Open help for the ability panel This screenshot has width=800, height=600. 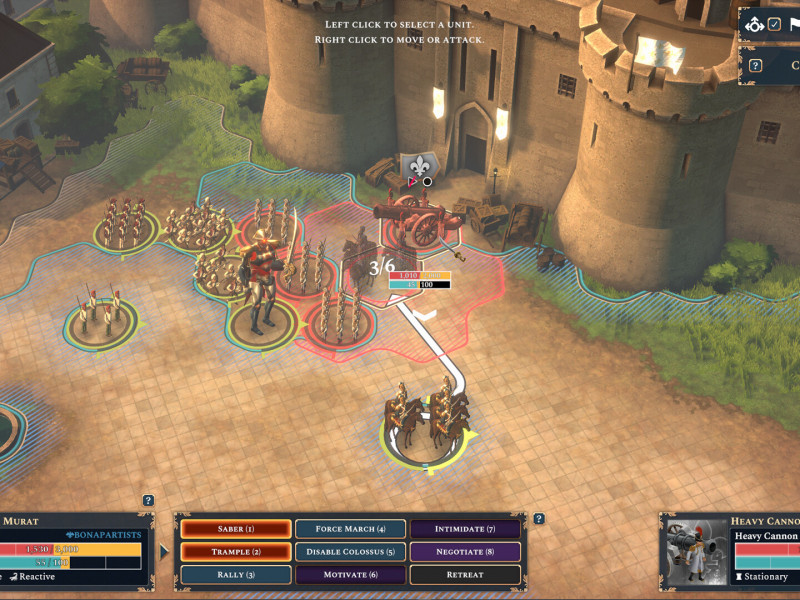[539, 518]
